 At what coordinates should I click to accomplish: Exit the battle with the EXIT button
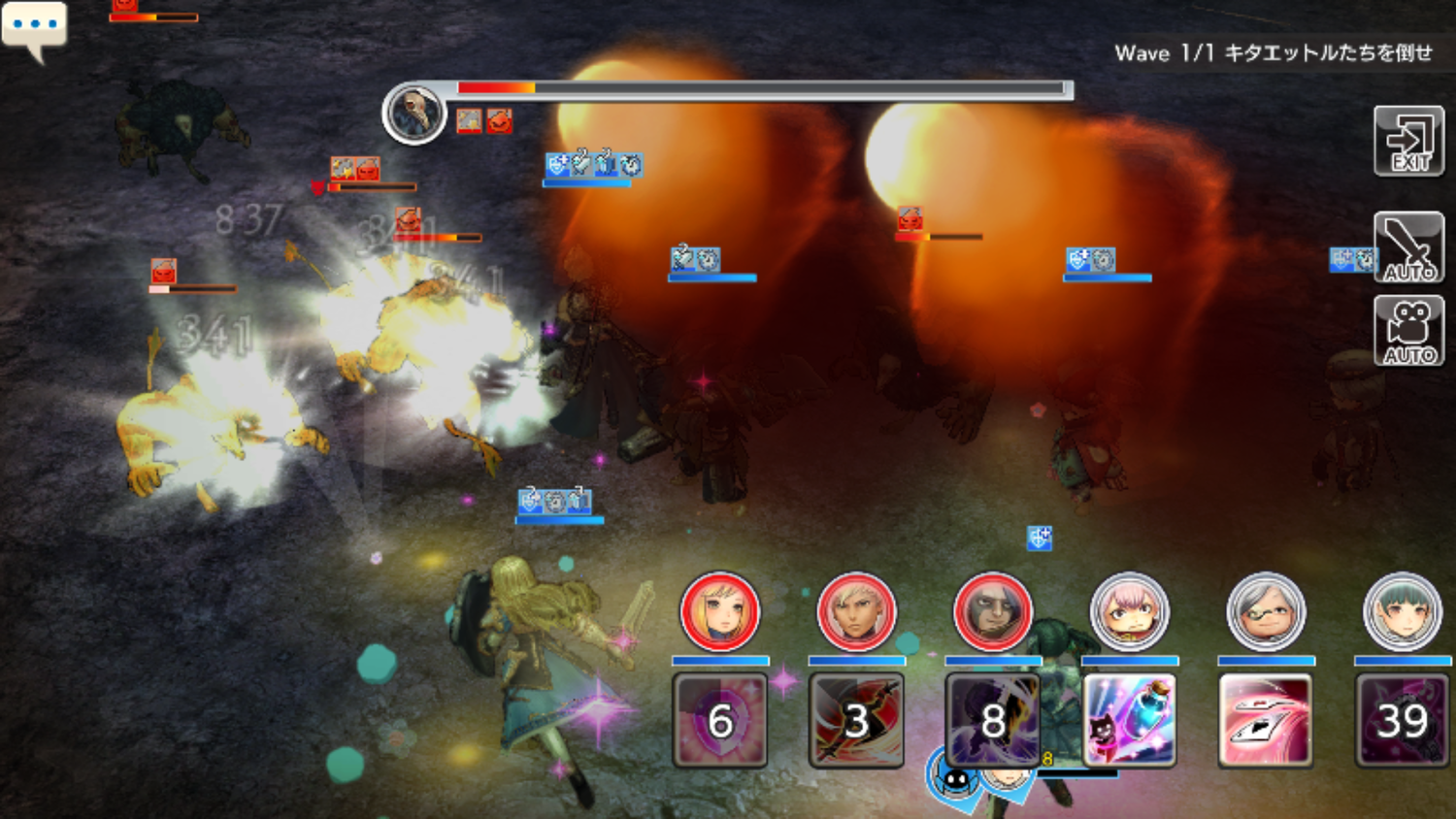(1408, 142)
